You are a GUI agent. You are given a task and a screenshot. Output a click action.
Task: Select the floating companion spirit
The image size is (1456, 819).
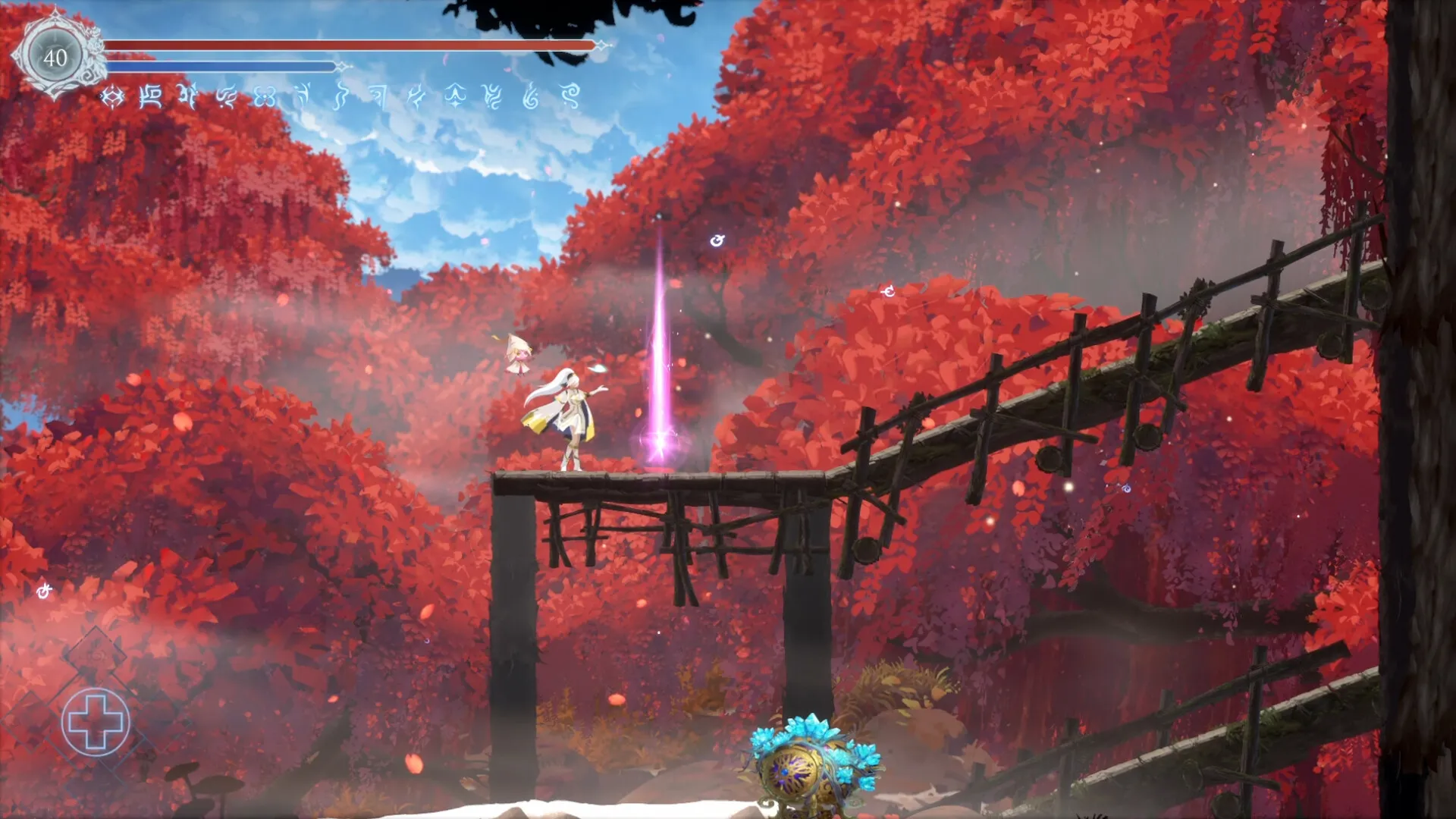519,356
